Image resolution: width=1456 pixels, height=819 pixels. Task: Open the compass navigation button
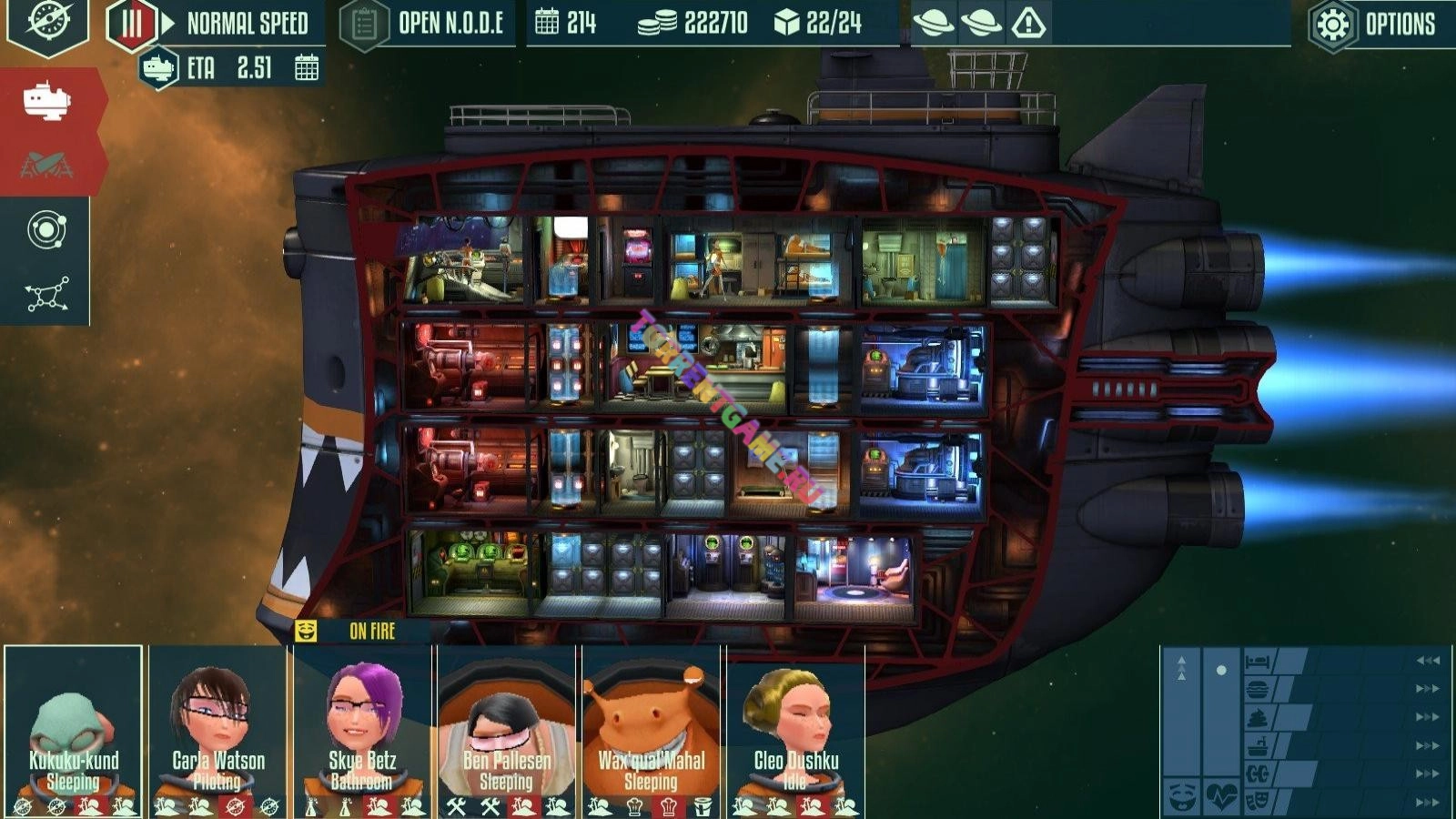point(47,24)
